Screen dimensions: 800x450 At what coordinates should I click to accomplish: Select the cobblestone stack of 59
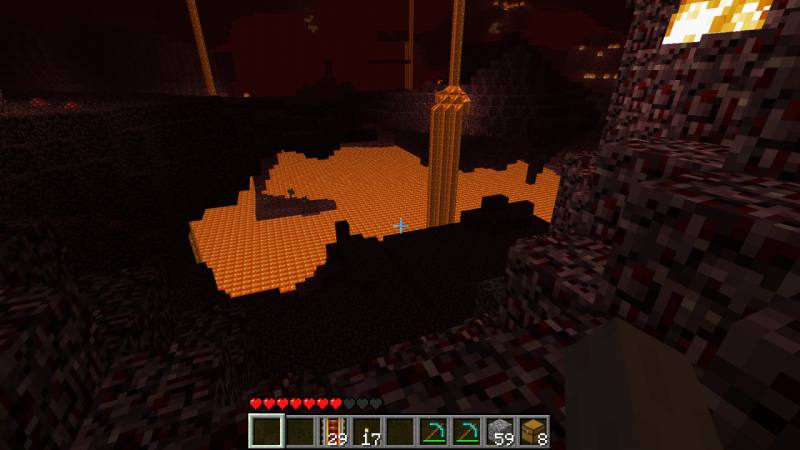point(499,431)
